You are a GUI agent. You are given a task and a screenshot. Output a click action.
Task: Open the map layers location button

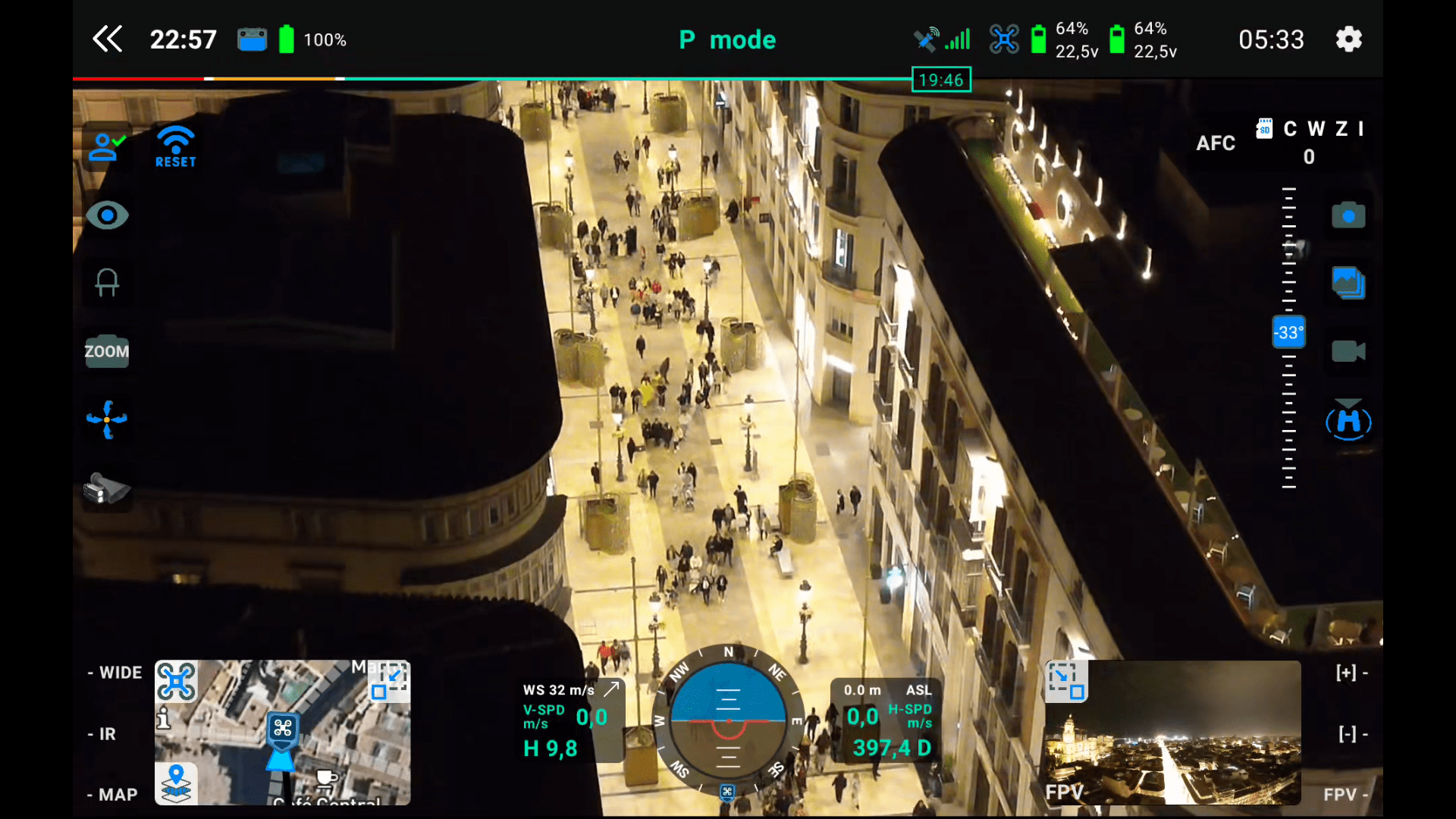pyautogui.click(x=176, y=783)
